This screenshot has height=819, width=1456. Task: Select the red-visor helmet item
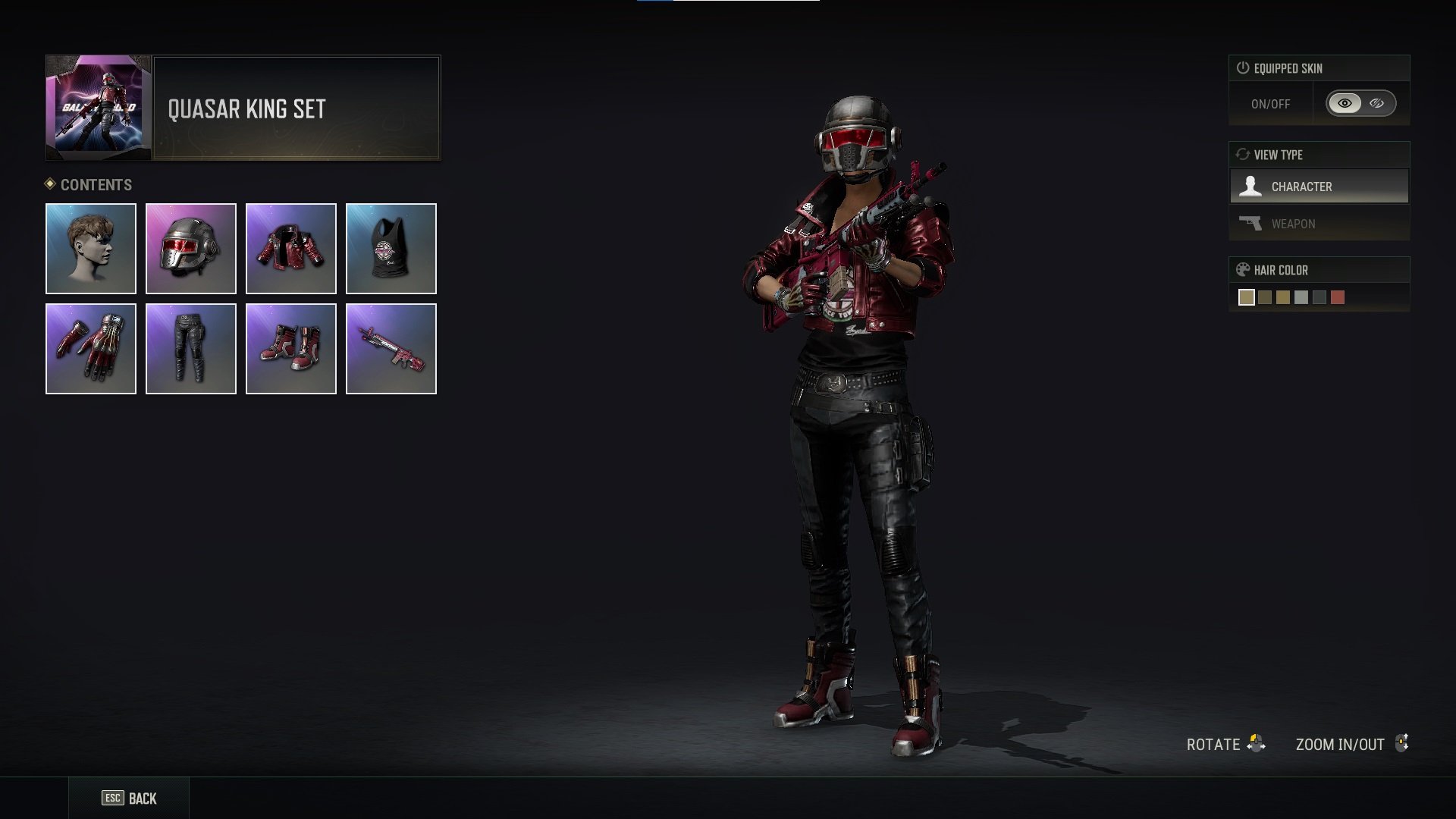191,249
